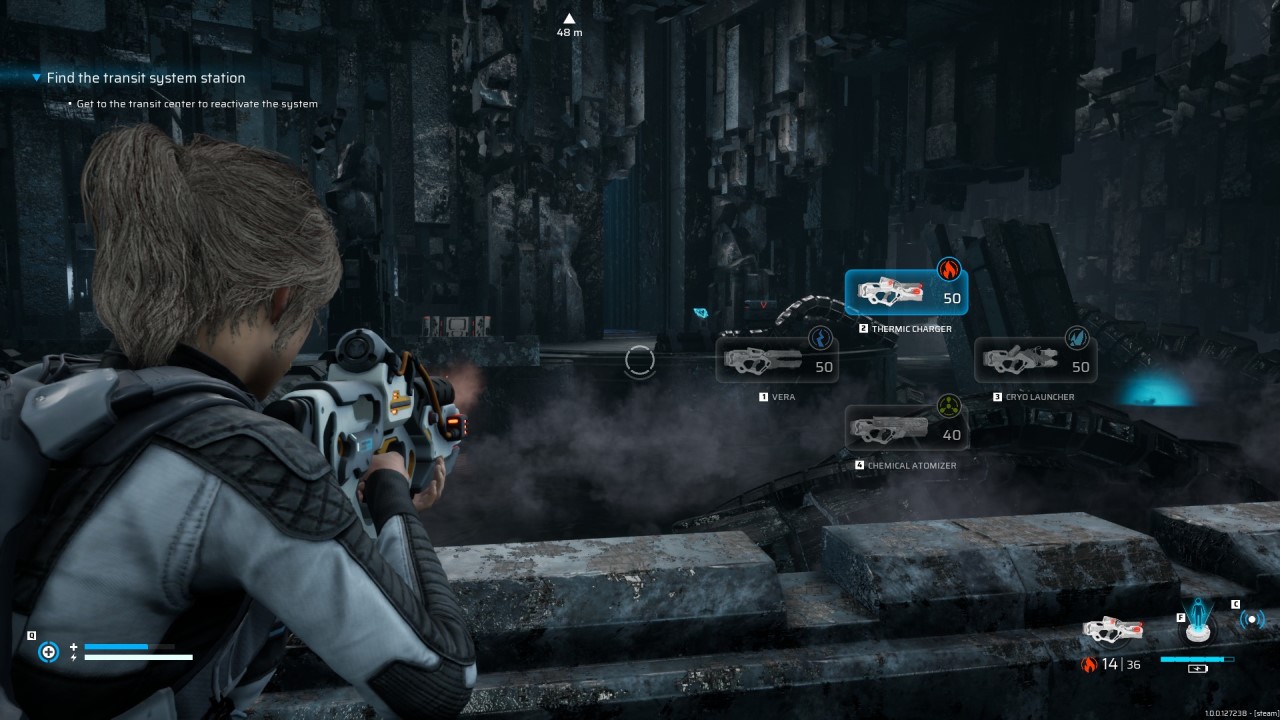Click the objective title Find the transit system station
This screenshot has height=720, width=1280.
(145, 78)
